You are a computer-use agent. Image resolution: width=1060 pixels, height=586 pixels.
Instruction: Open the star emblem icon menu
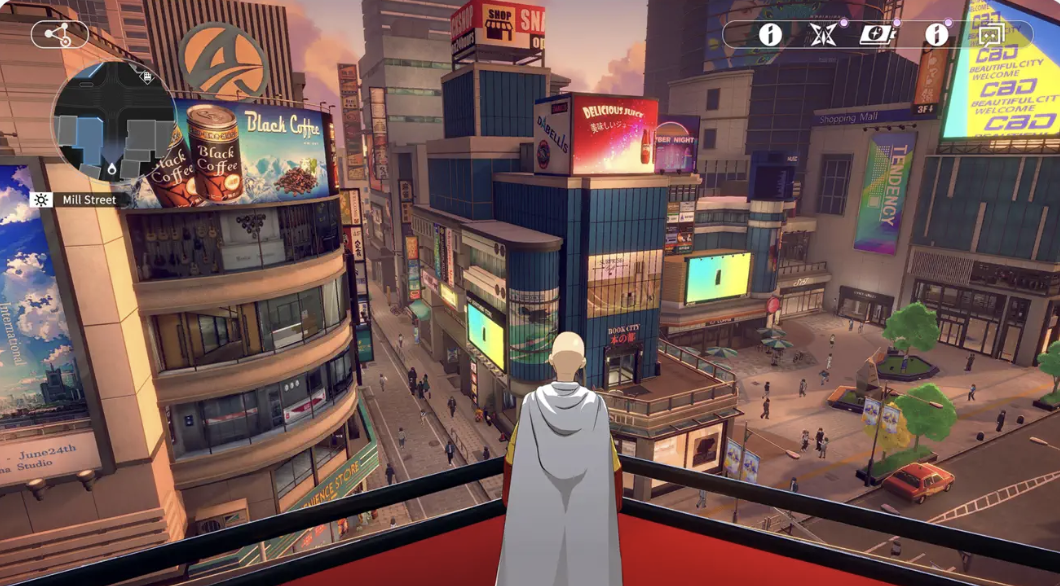click(x=824, y=35)
